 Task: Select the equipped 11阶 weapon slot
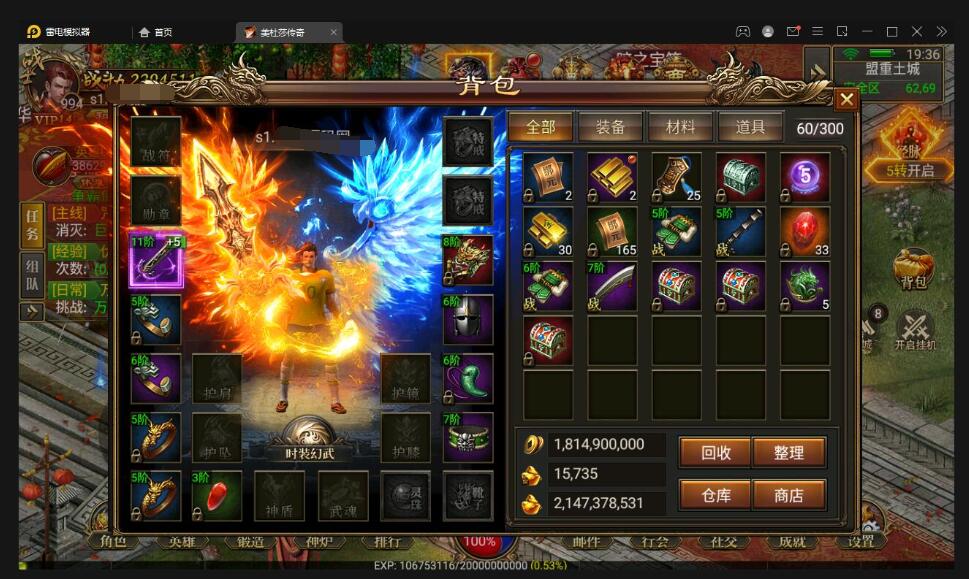156,261
